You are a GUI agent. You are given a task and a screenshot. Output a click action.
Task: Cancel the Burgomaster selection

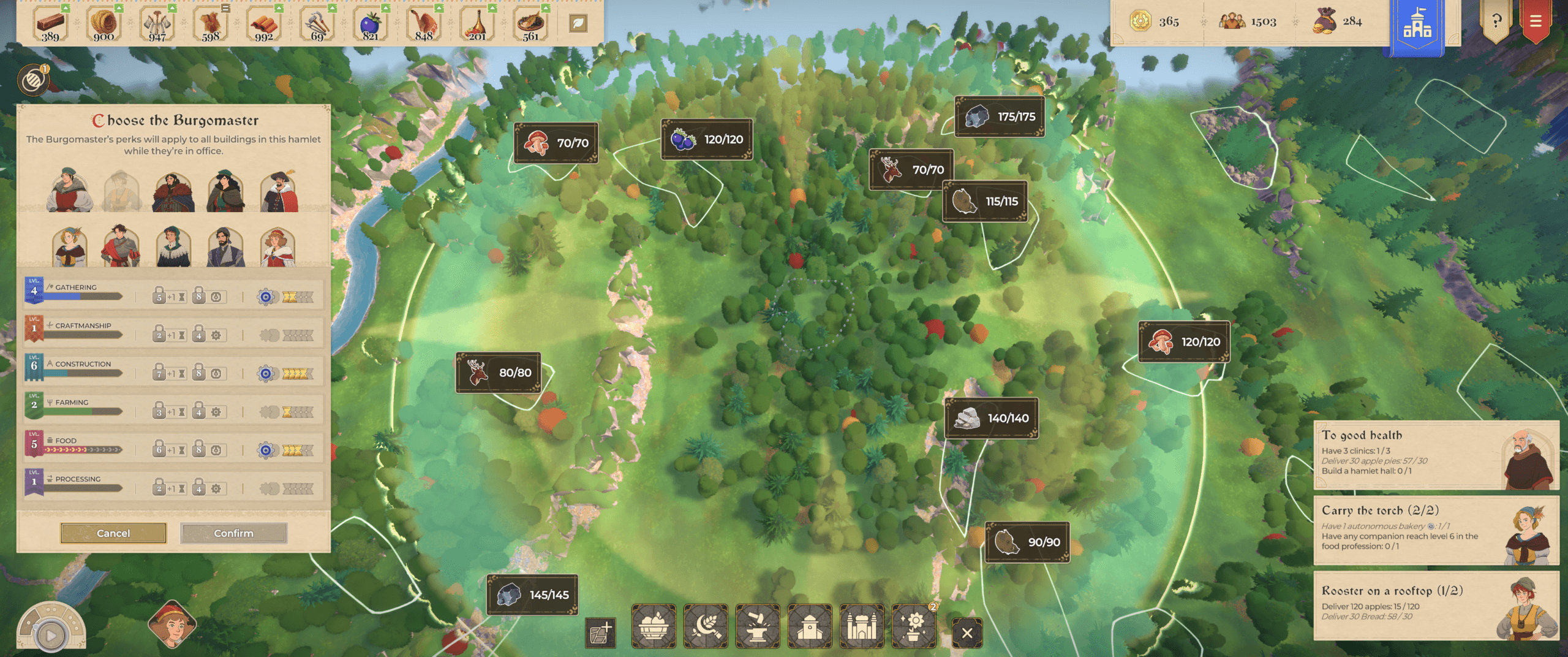point(113,533)
